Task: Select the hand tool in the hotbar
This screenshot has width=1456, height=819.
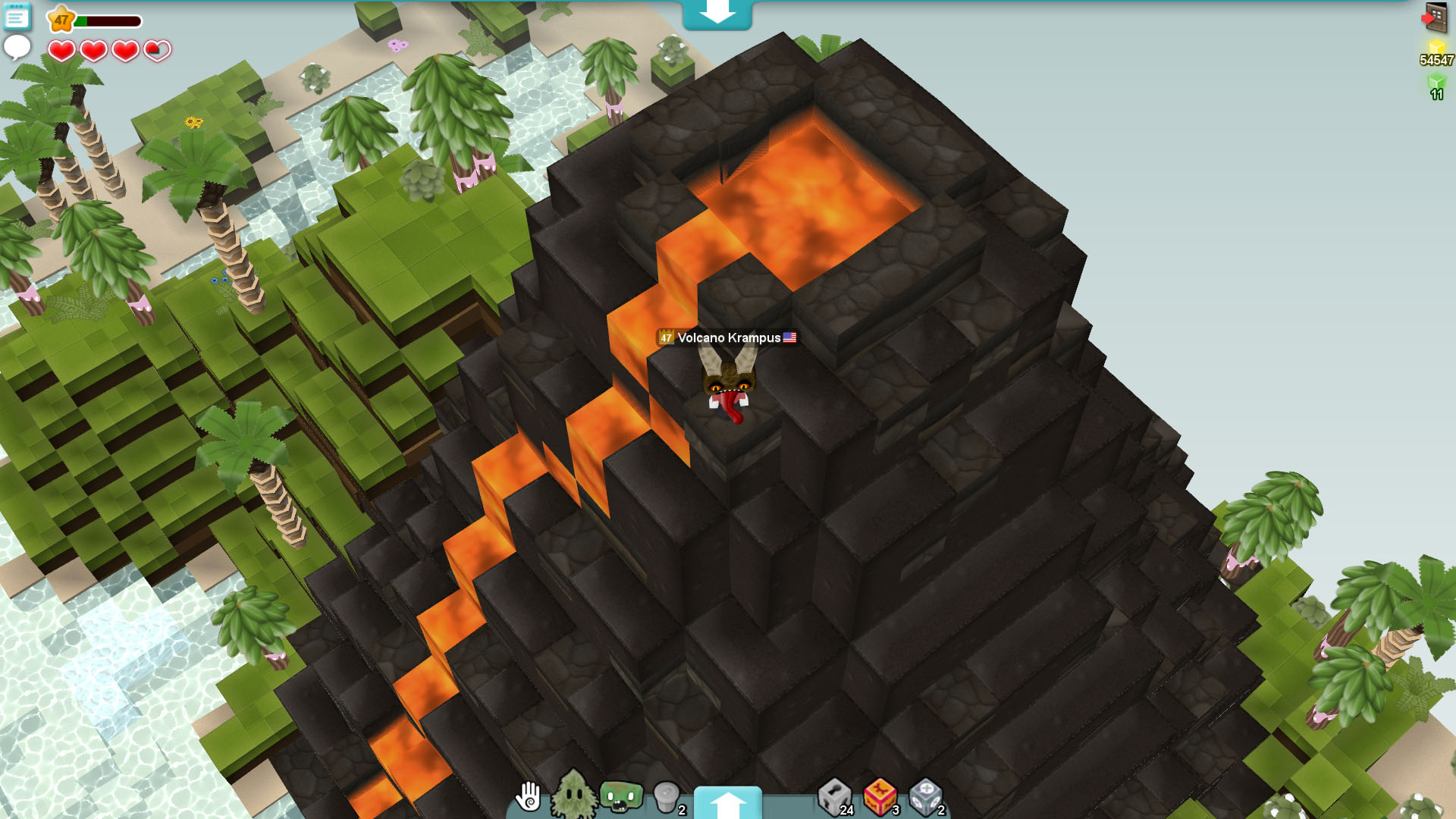Action: coord(529,798)
